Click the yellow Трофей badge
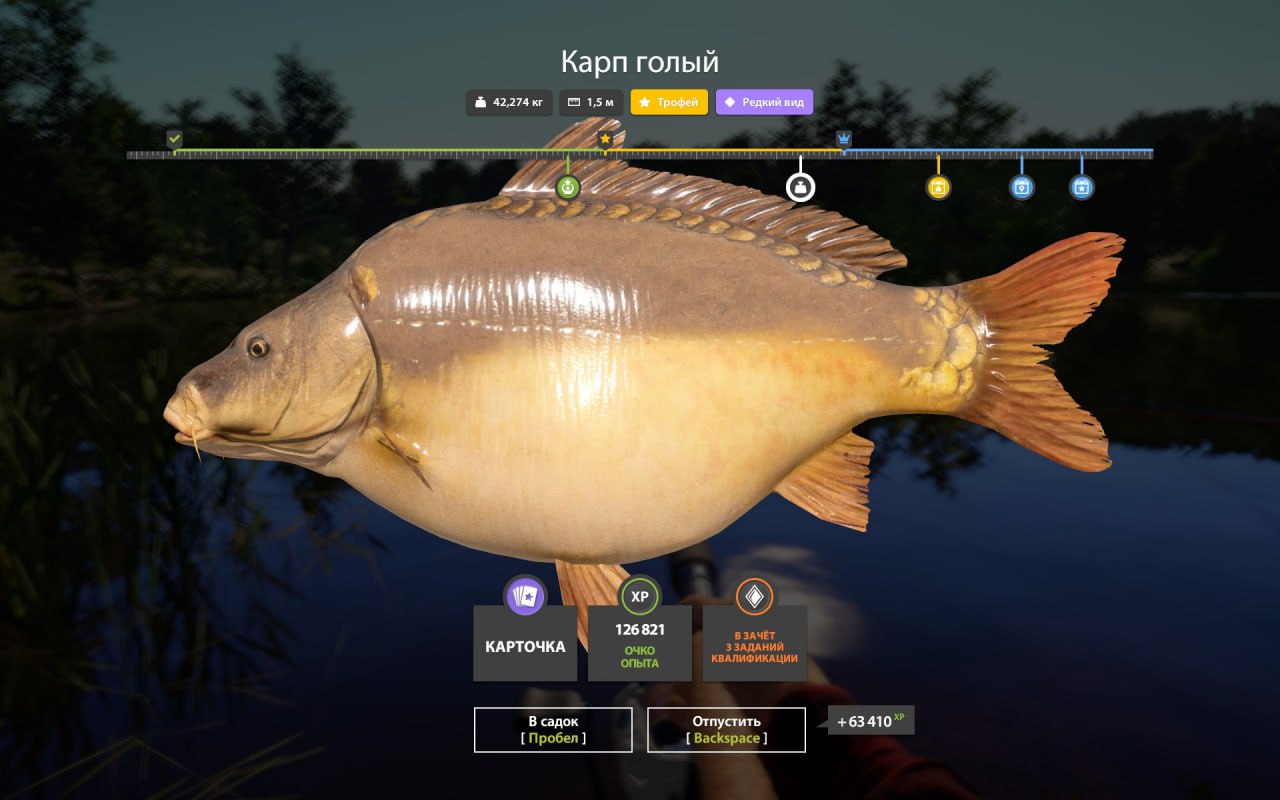Viewport: 1280px width, 800px height. [669, 102]
